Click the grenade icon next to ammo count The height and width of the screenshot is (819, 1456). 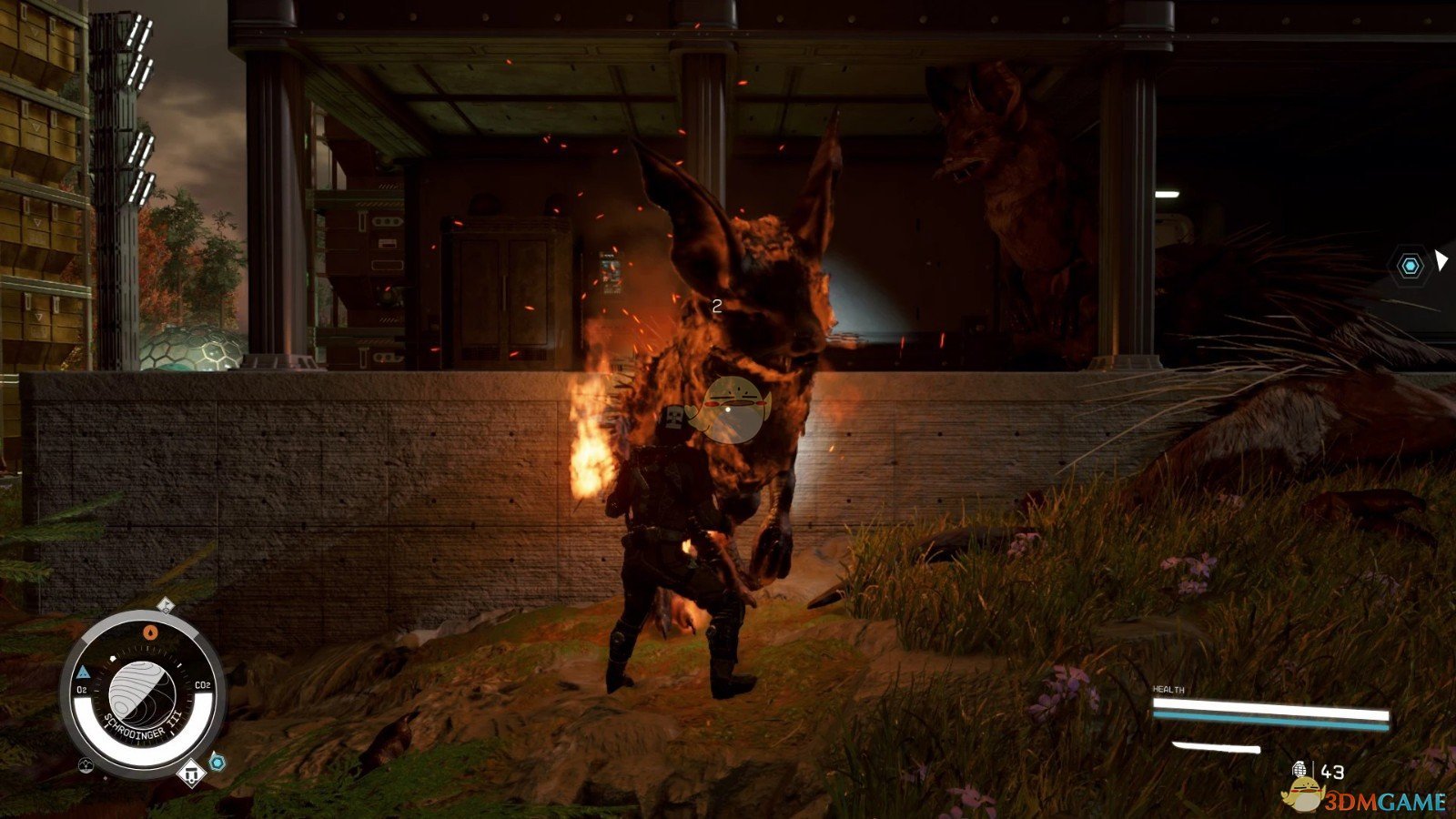tap(1300, 771)
